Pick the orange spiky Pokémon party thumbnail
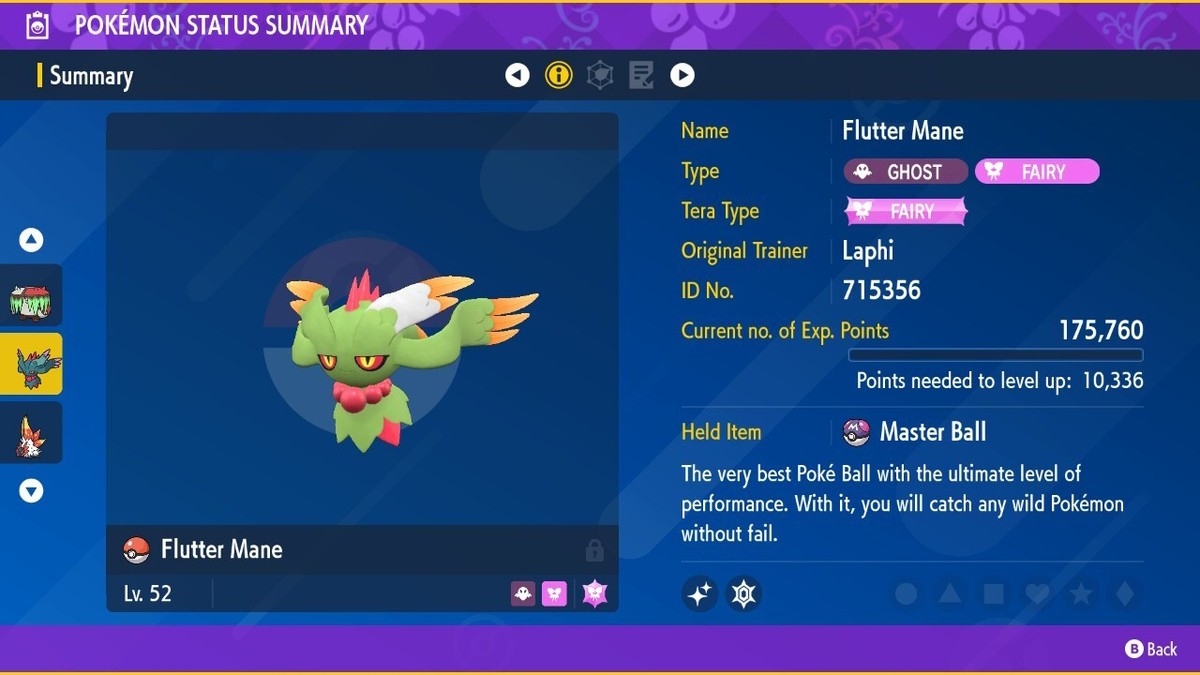 (x=31, y=433)
